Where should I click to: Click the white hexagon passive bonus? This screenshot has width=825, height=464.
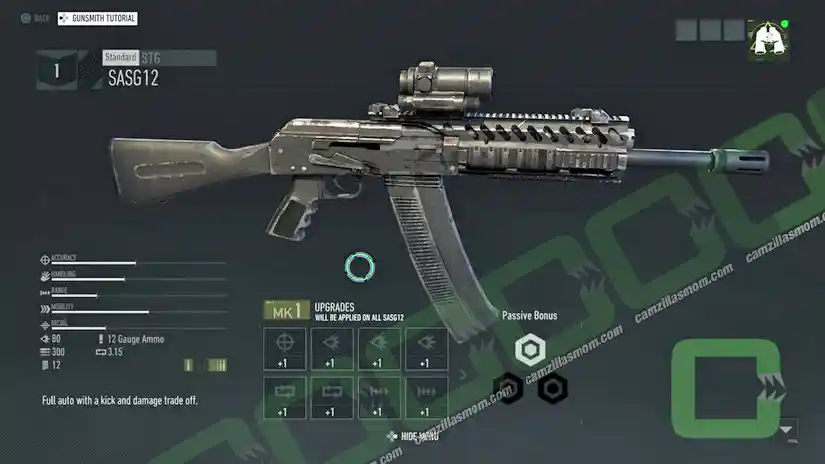point(529,350)
